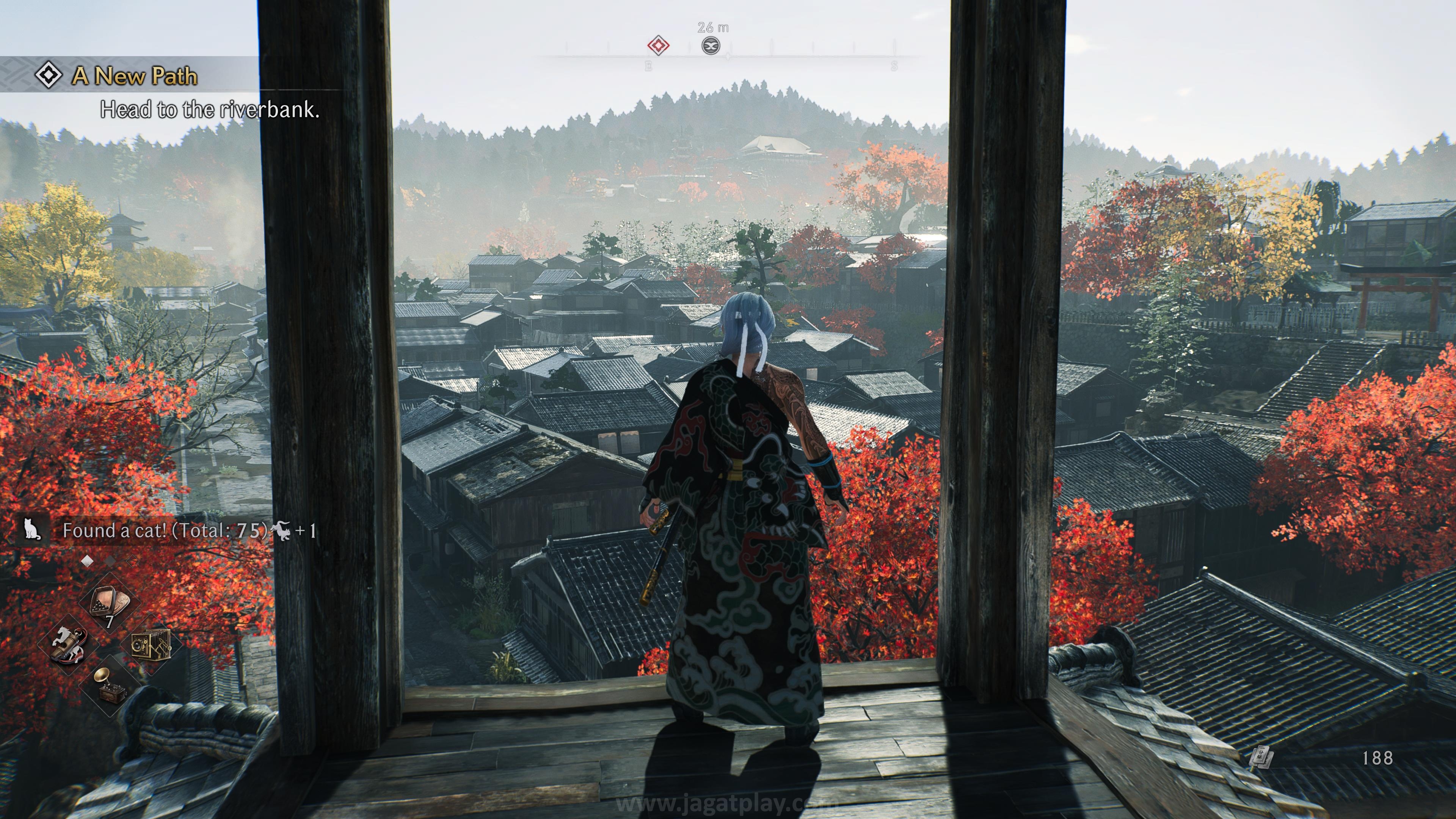Viewport: 1456px width, 819px height.
Task: Click the red diamond waypoint on the compass
Action: click(x=658, y=46)
